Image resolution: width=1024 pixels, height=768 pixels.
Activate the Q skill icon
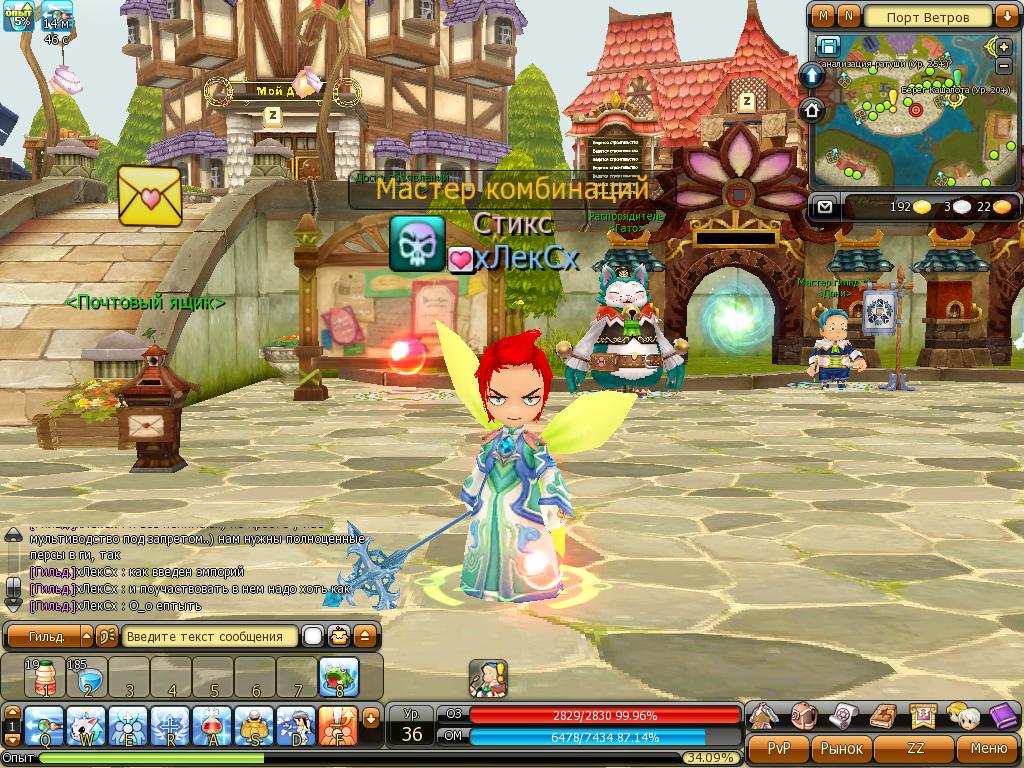[x=45, y=725]
